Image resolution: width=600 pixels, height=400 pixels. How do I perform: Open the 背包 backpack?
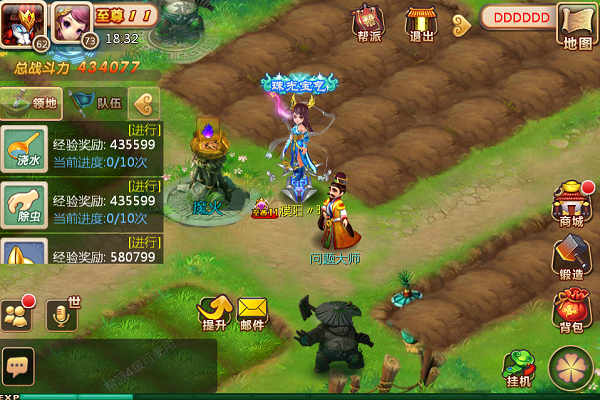tap(571, 309)
